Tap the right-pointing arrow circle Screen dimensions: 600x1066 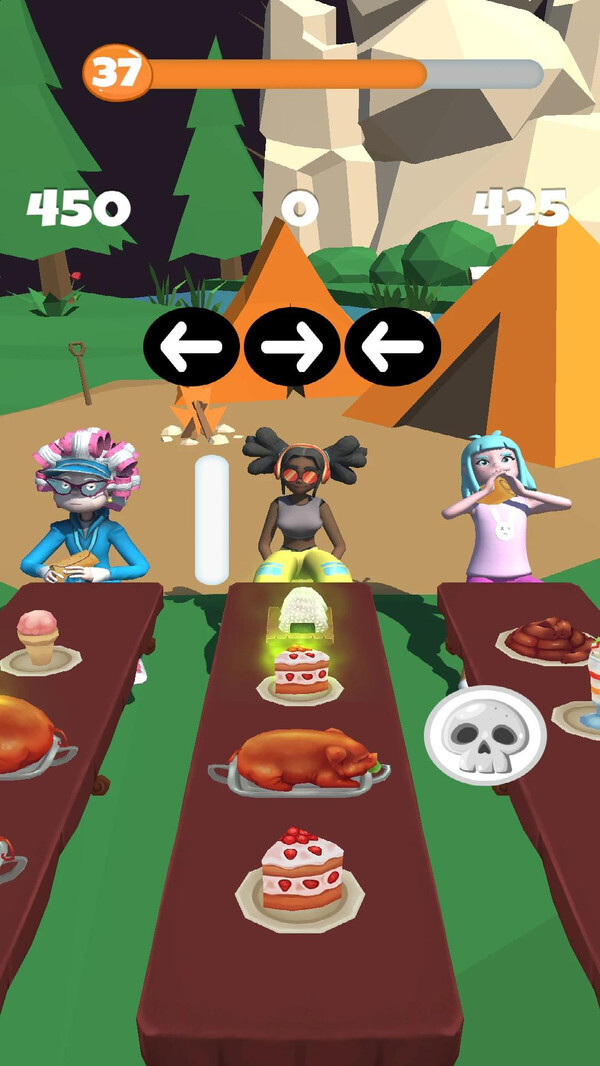tap(292, 347)
